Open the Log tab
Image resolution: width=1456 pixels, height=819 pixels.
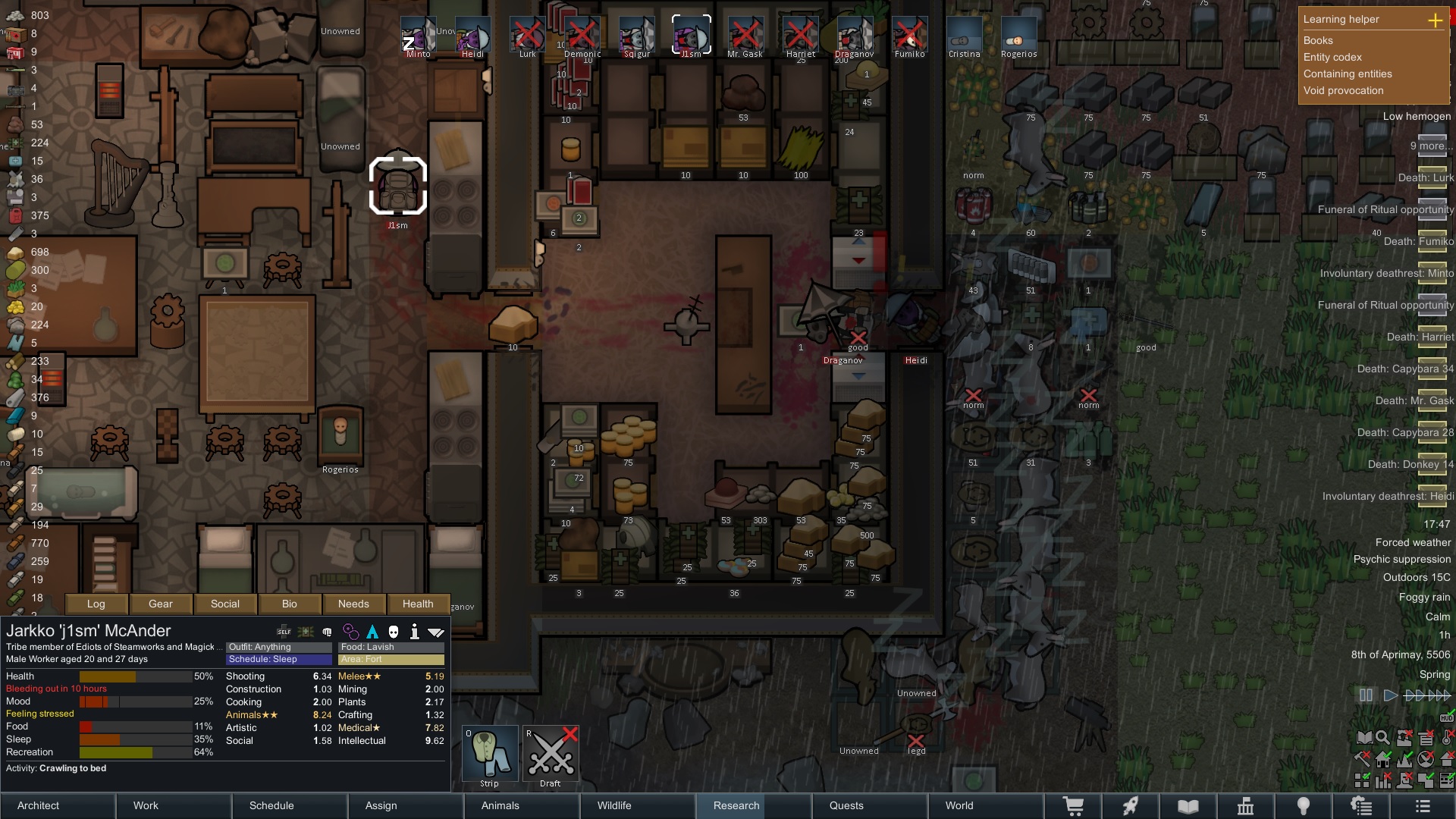coord(96,604)
